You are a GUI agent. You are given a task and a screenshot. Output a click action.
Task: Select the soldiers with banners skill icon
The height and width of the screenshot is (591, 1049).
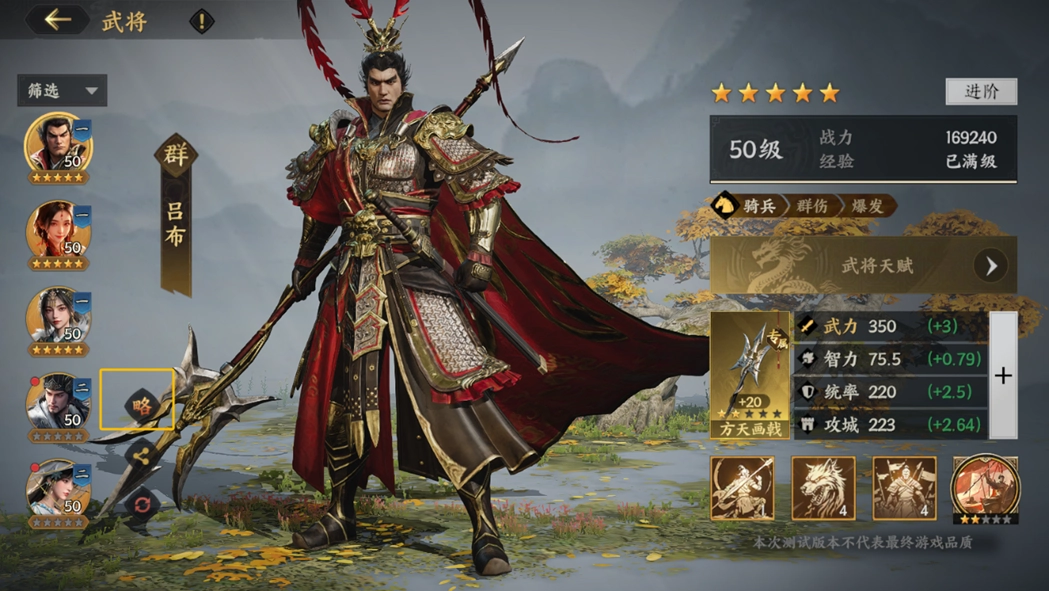(904, 488)
